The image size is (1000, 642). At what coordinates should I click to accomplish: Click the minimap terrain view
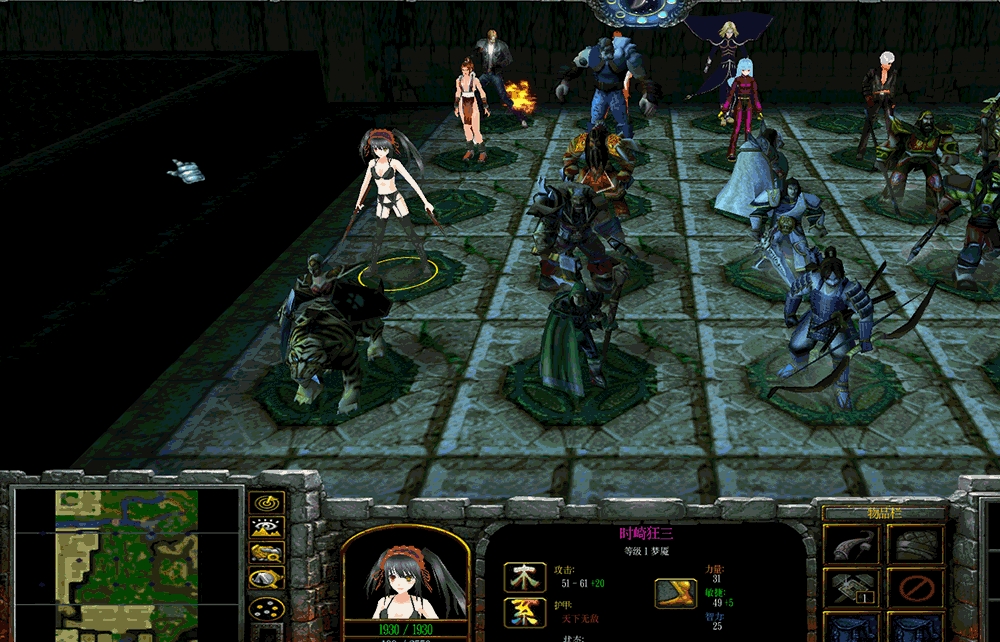pos(127,565)
